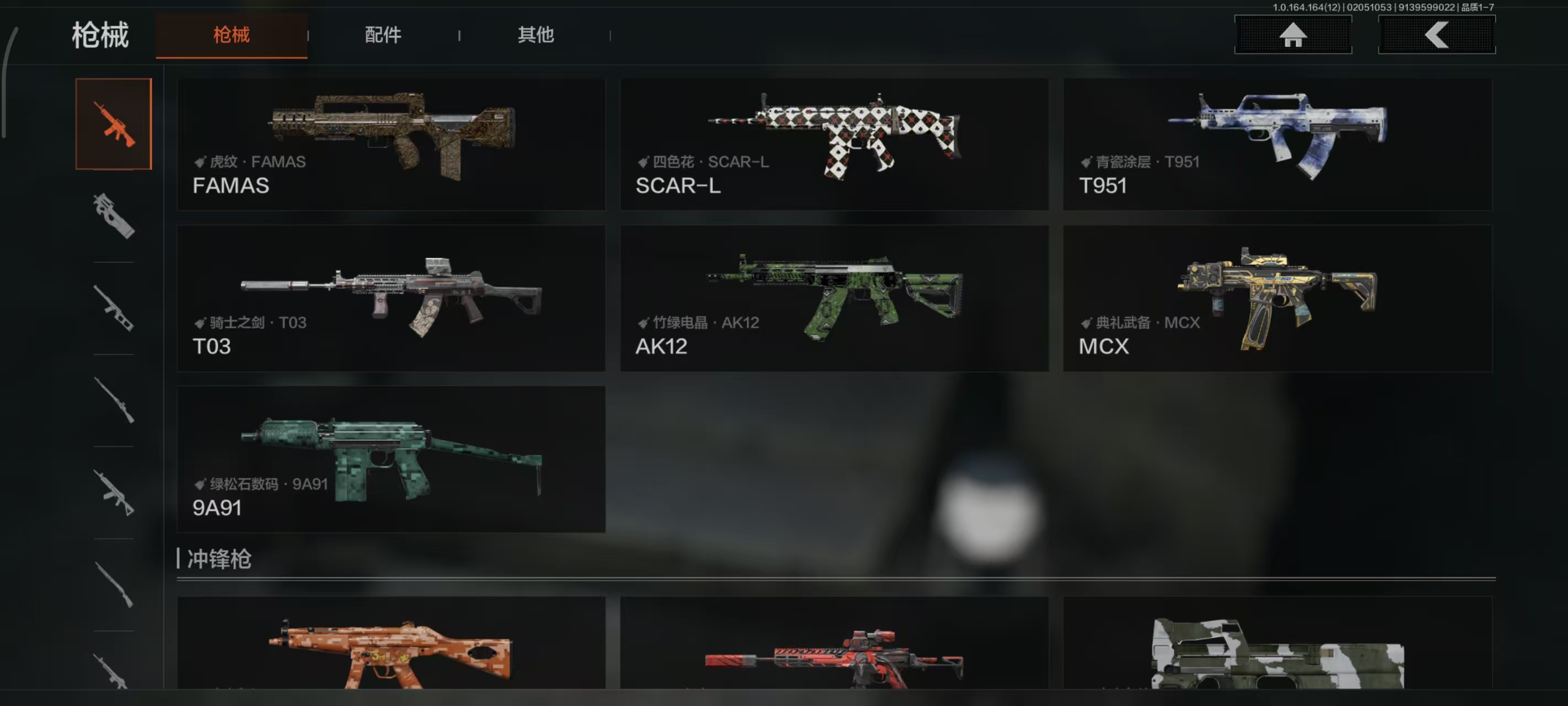Switch to the P90 submachine gun category

point(114,216)
